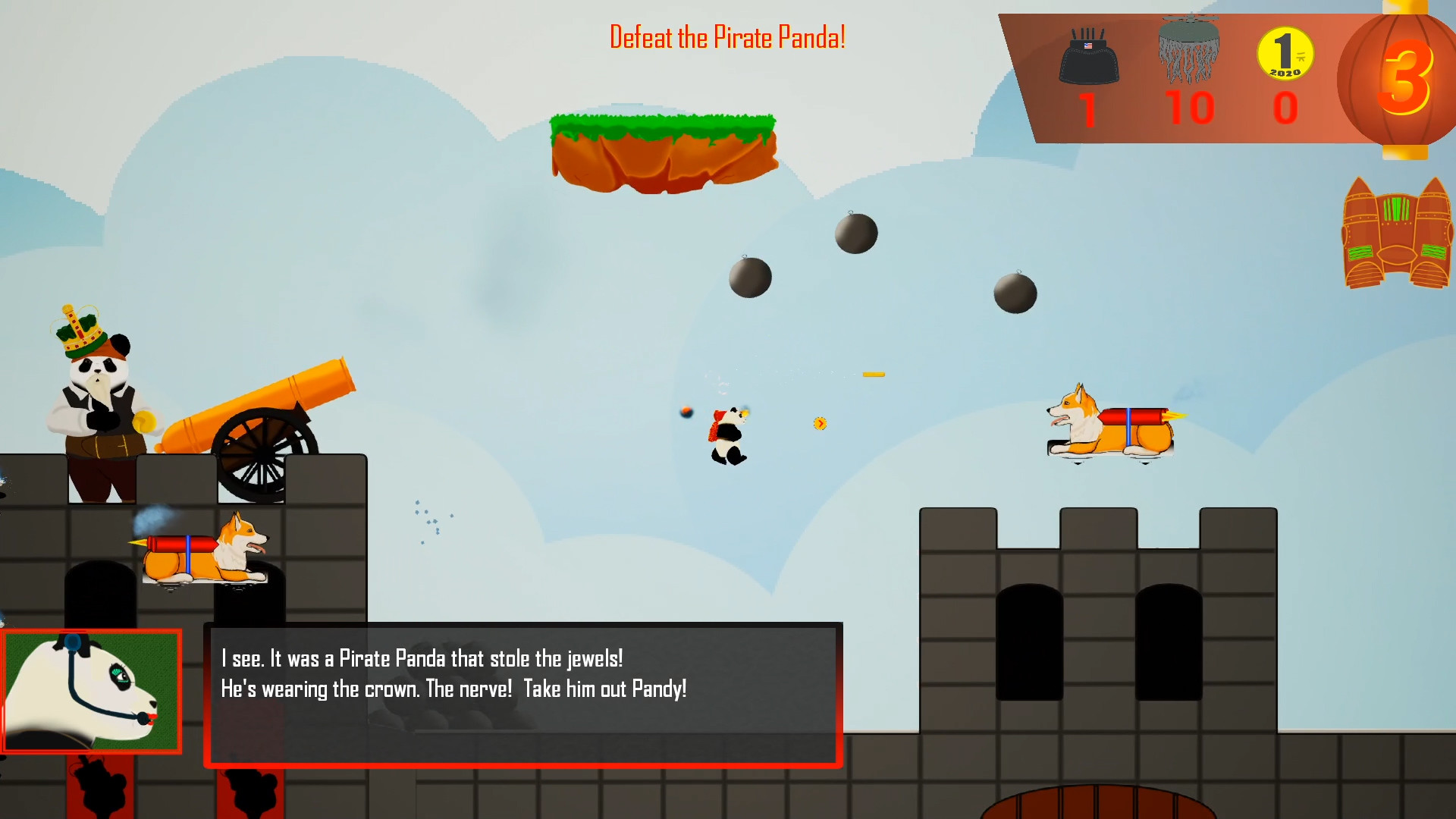Click the gold coin floating near Pandy
Viewport: 1456px width, 819px height.
819,424
